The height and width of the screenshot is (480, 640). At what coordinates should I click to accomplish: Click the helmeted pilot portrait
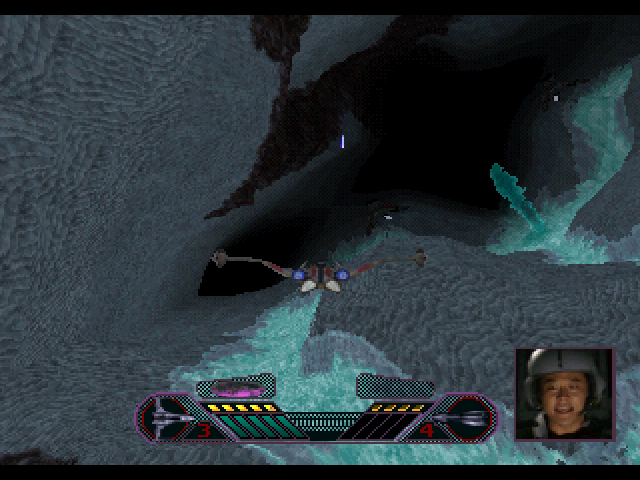point(563,394)
